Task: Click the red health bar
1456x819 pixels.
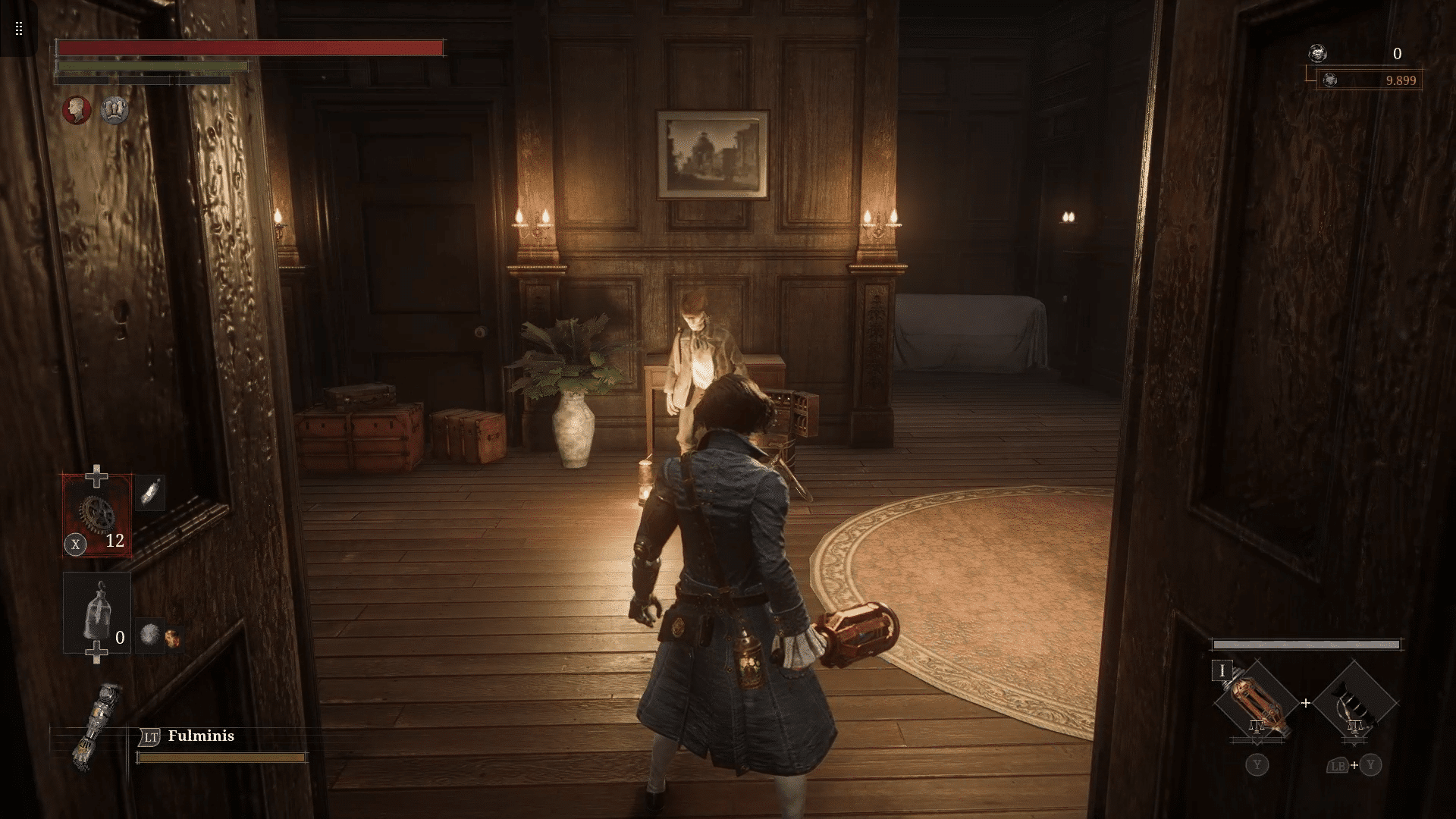Action: pyautogui.click(x=250, y=47)
